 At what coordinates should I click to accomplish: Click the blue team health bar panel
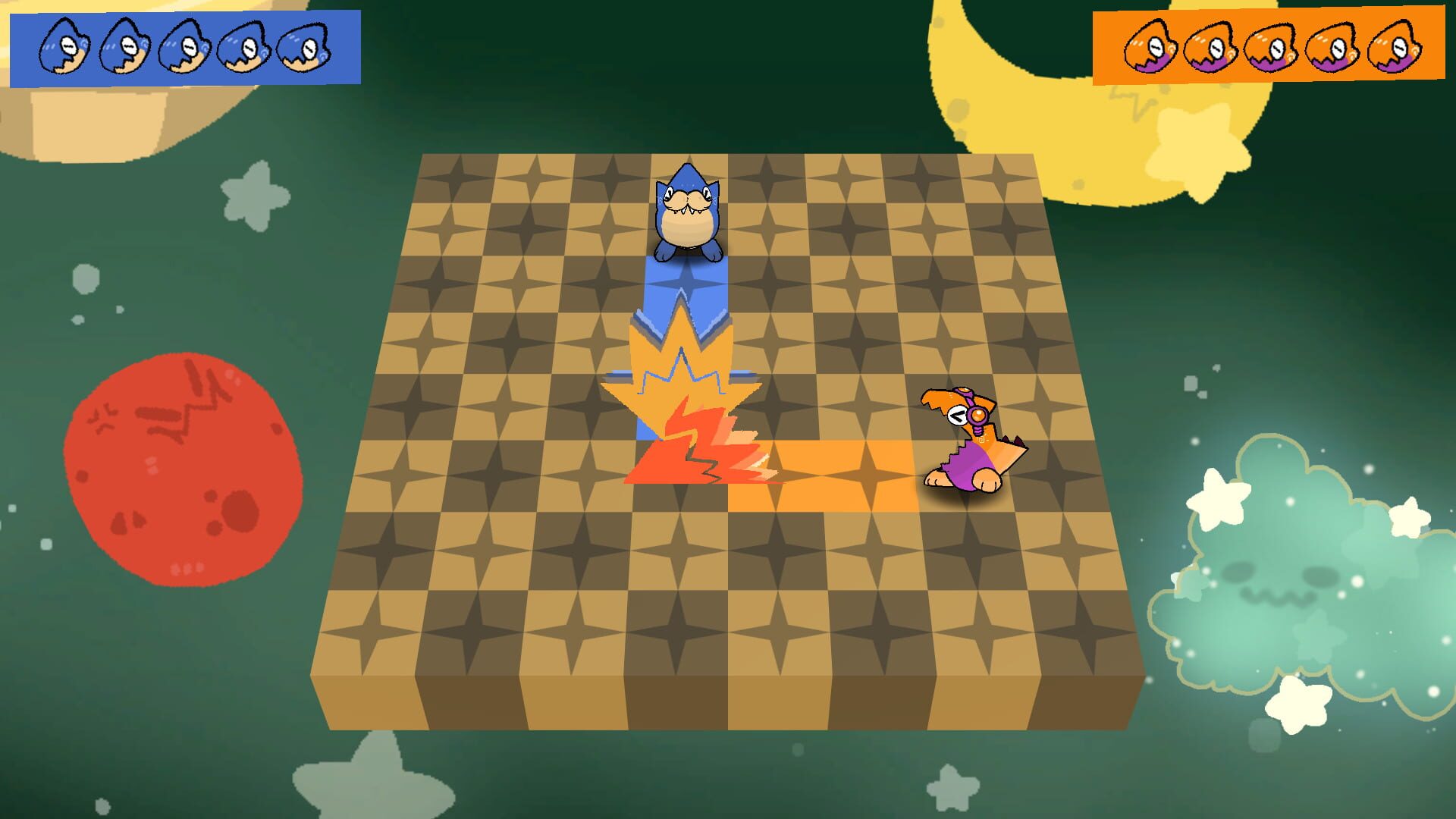(184, 47)
